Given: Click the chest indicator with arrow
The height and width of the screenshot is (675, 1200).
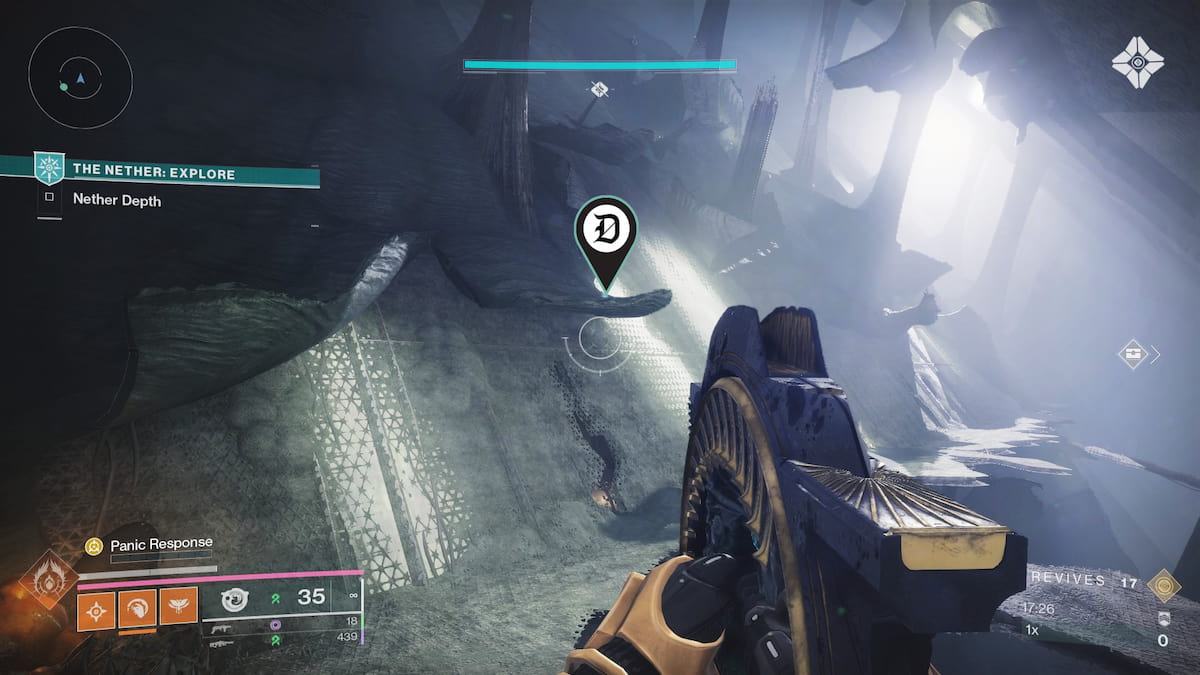Looking at the screenshot, I should point(1133,353).
